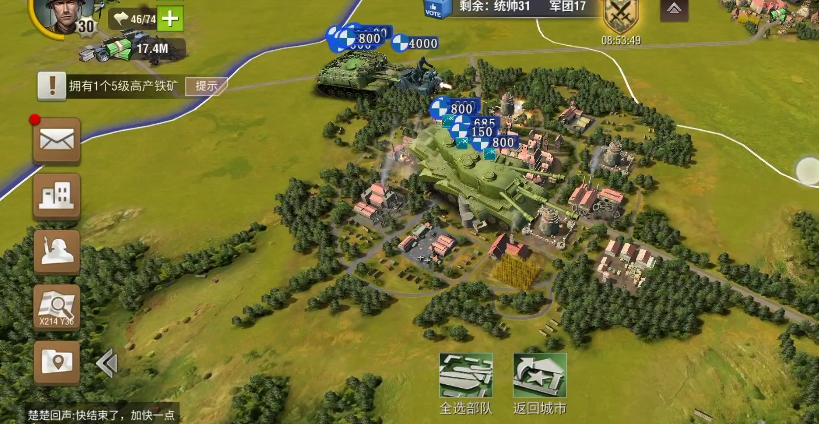Open the crossed swords battle emblem
The width and height of the screenshot is (819, 424).
click(621, 16)
